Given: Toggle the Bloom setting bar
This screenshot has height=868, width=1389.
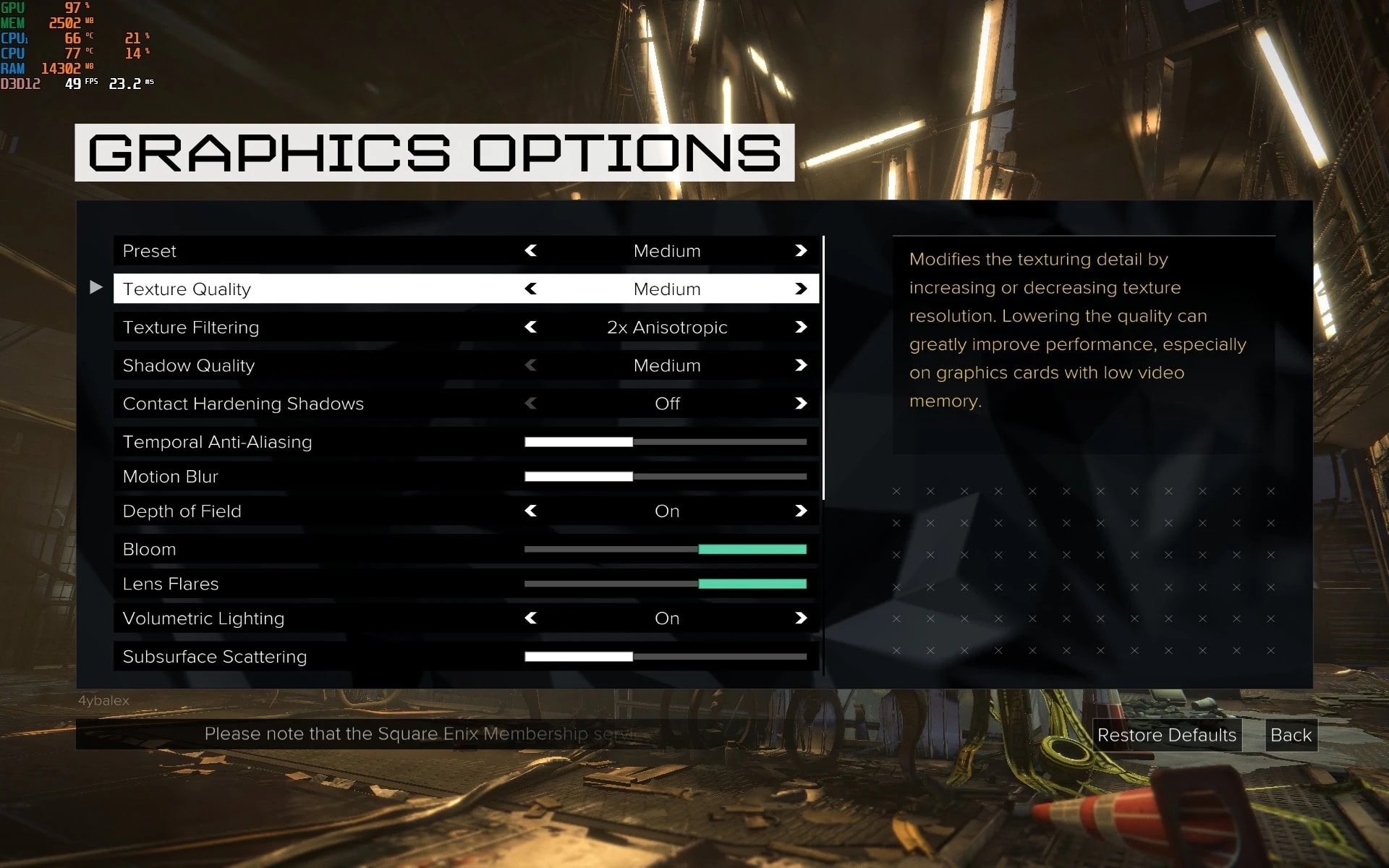Looking at the screenshot, I should click(x=665, y=549).
